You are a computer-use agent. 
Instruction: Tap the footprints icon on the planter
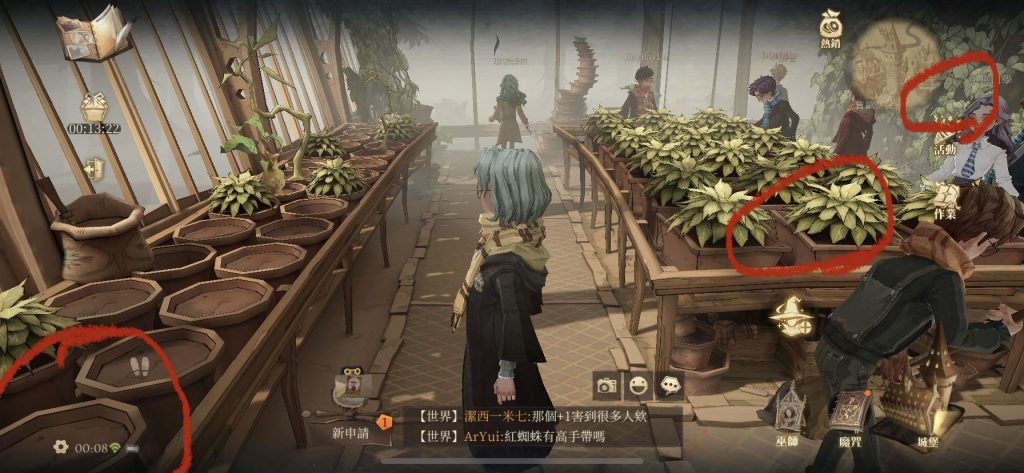(x=147, y=367)
